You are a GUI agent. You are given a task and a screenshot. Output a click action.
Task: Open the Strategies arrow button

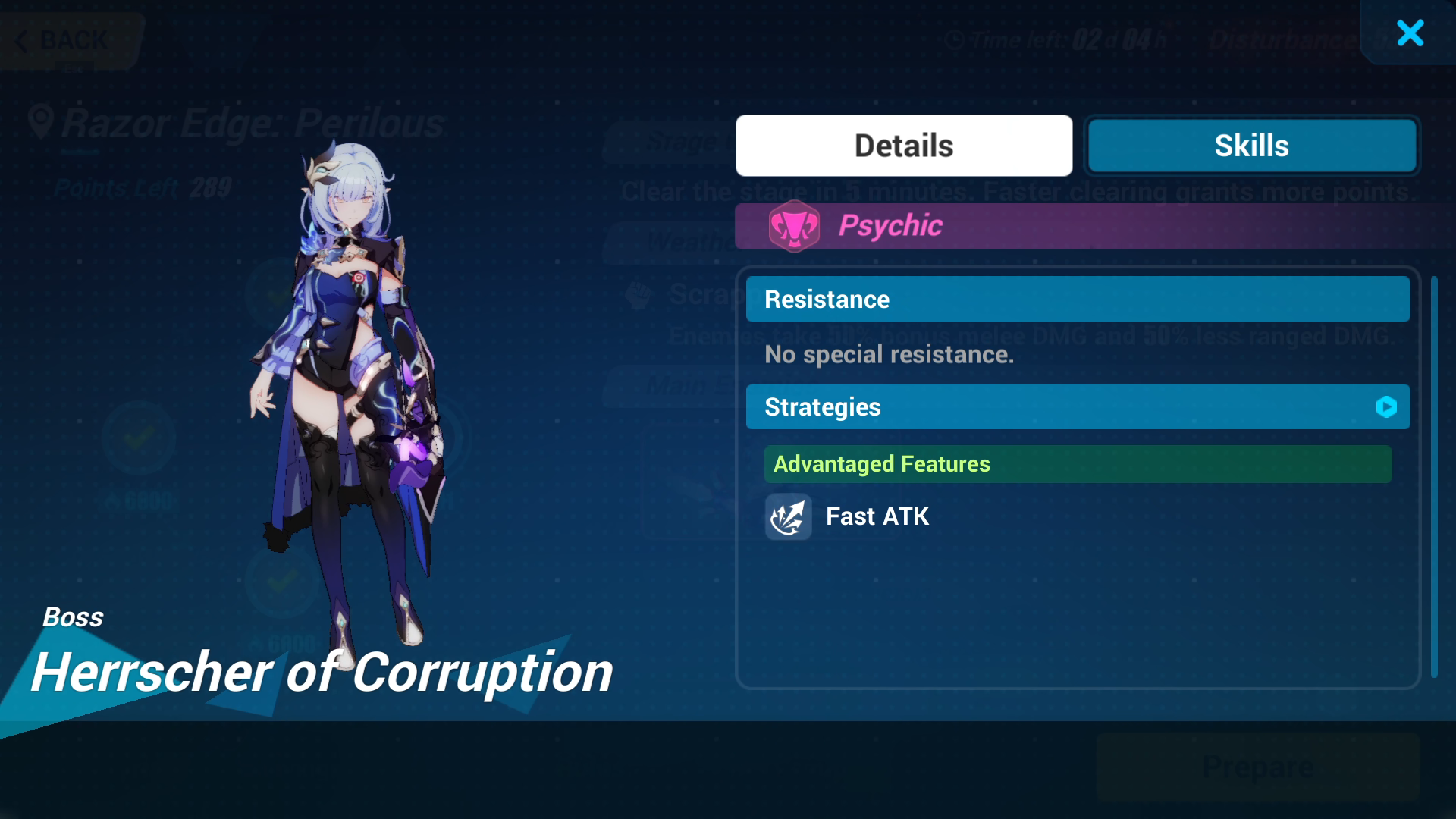pyautogui.click(x=1386, y=407)
